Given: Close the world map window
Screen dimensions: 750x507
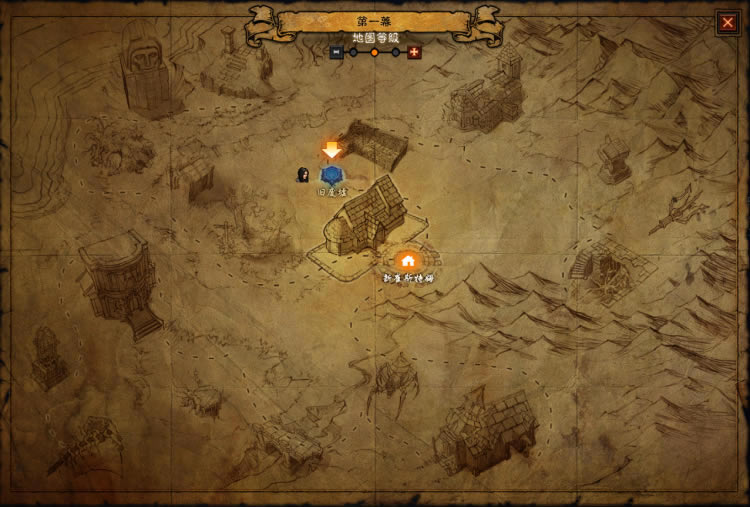Looking at the screenshot, I should point(727,22).
